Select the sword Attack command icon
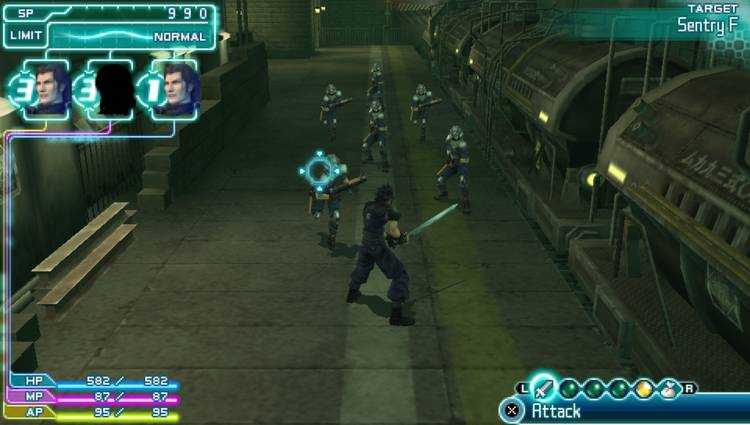 [x=543, y=388]
